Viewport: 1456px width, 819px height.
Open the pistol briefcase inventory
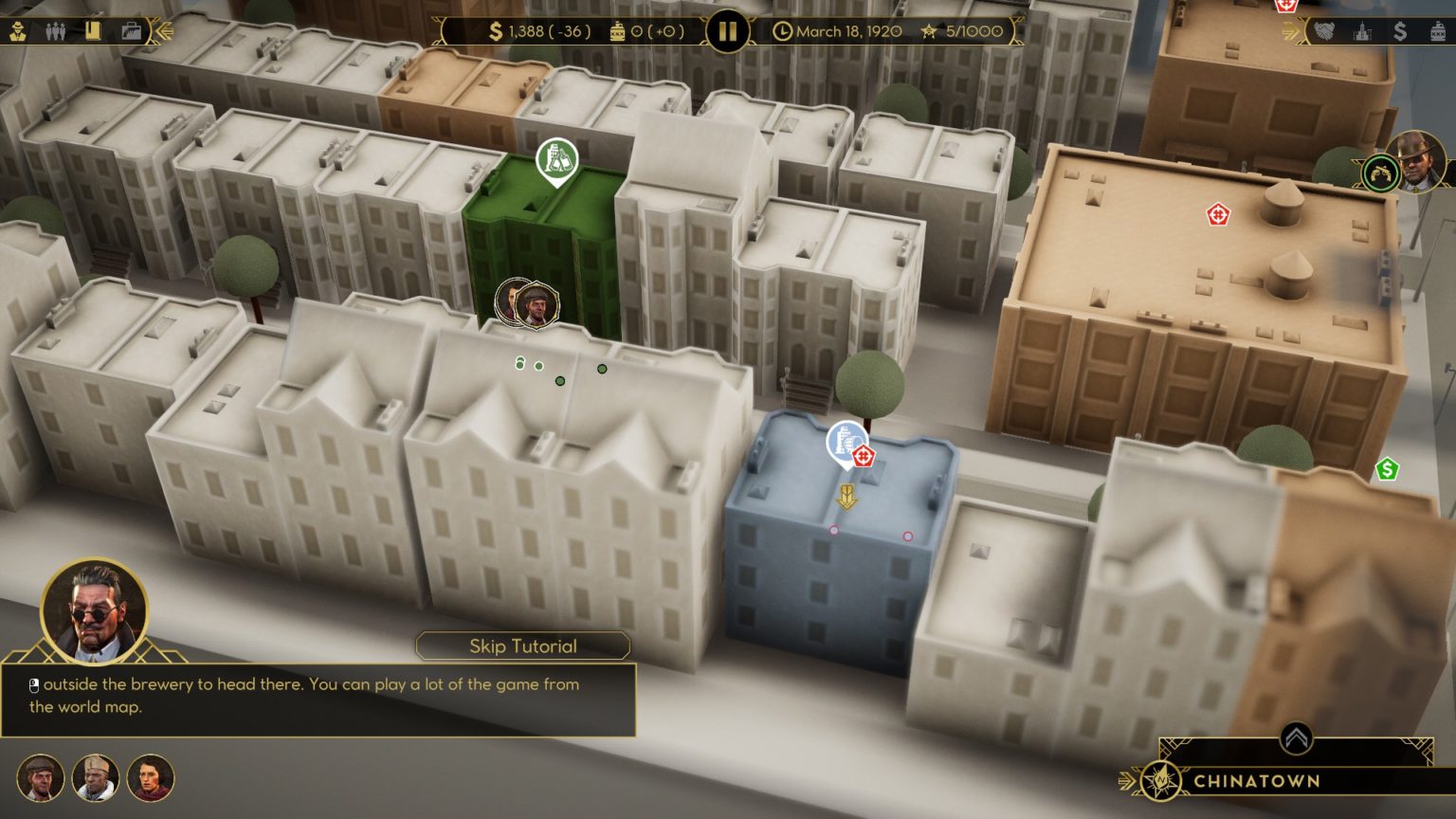click(x=131, y=31)
